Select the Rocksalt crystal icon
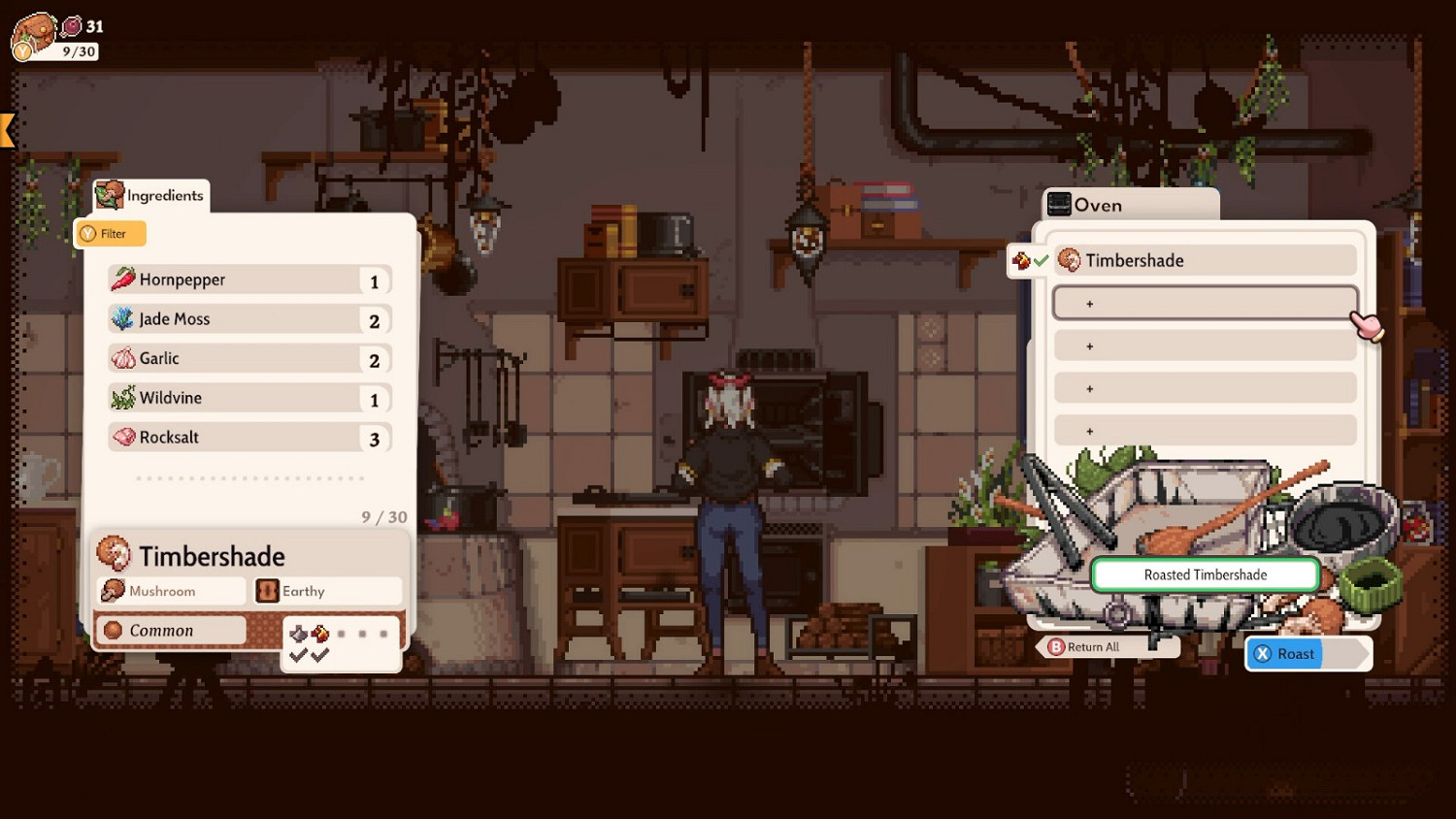Screen dimensions: 1456x819 click(122, 438)
